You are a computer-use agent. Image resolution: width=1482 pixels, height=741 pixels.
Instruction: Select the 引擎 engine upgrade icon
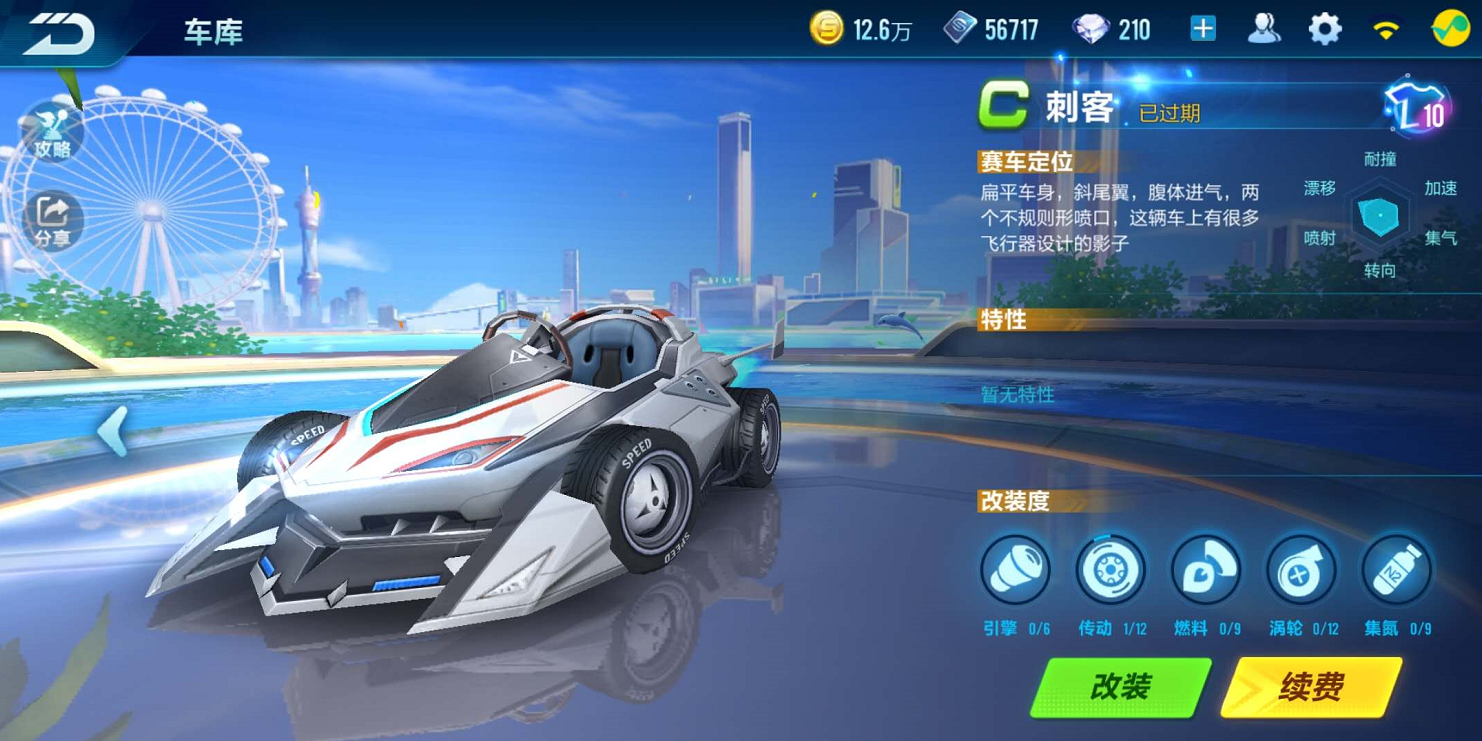point(1015,571)
